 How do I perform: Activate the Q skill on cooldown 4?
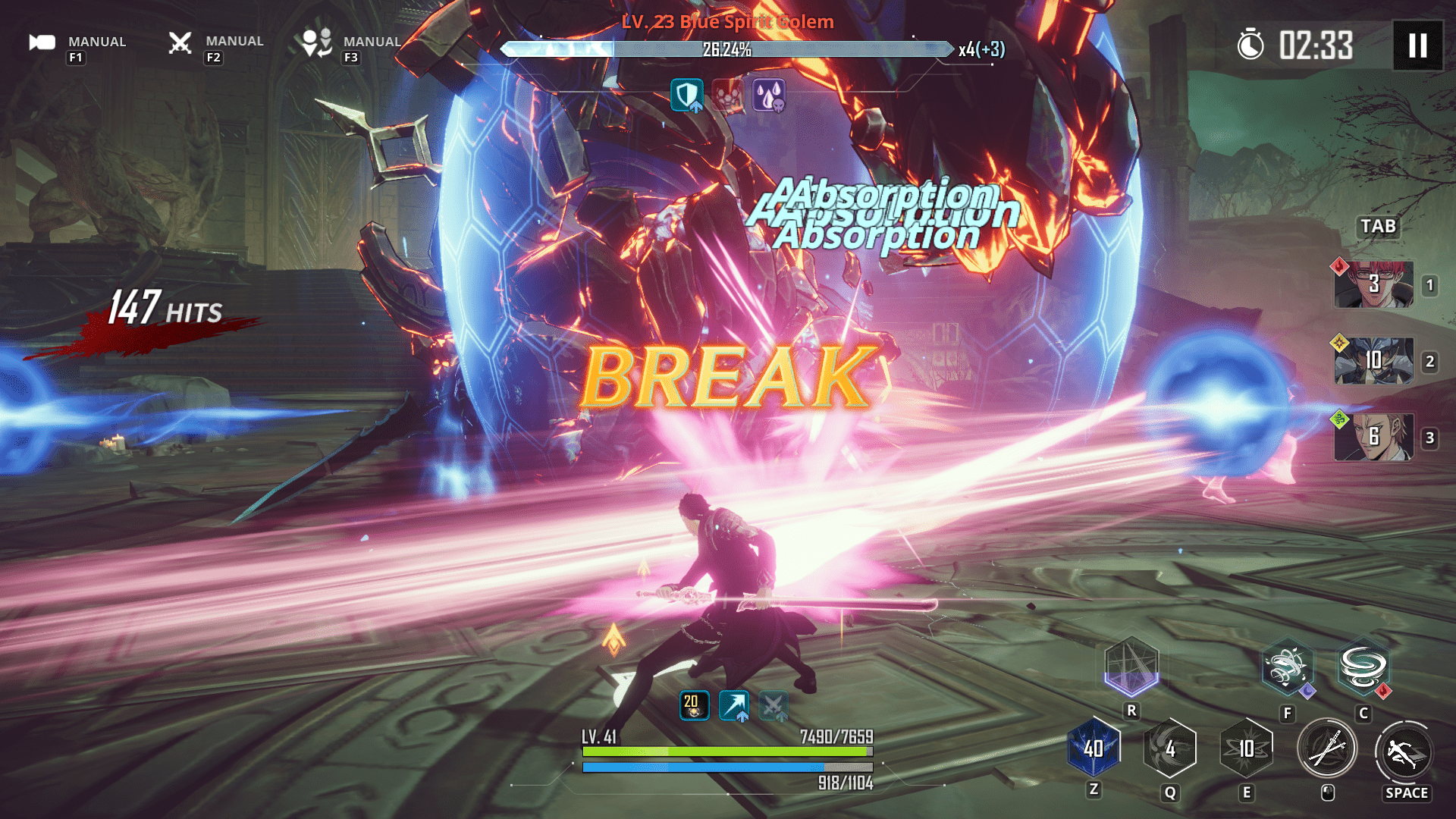pyautogui.click(x=1169, y=749)
